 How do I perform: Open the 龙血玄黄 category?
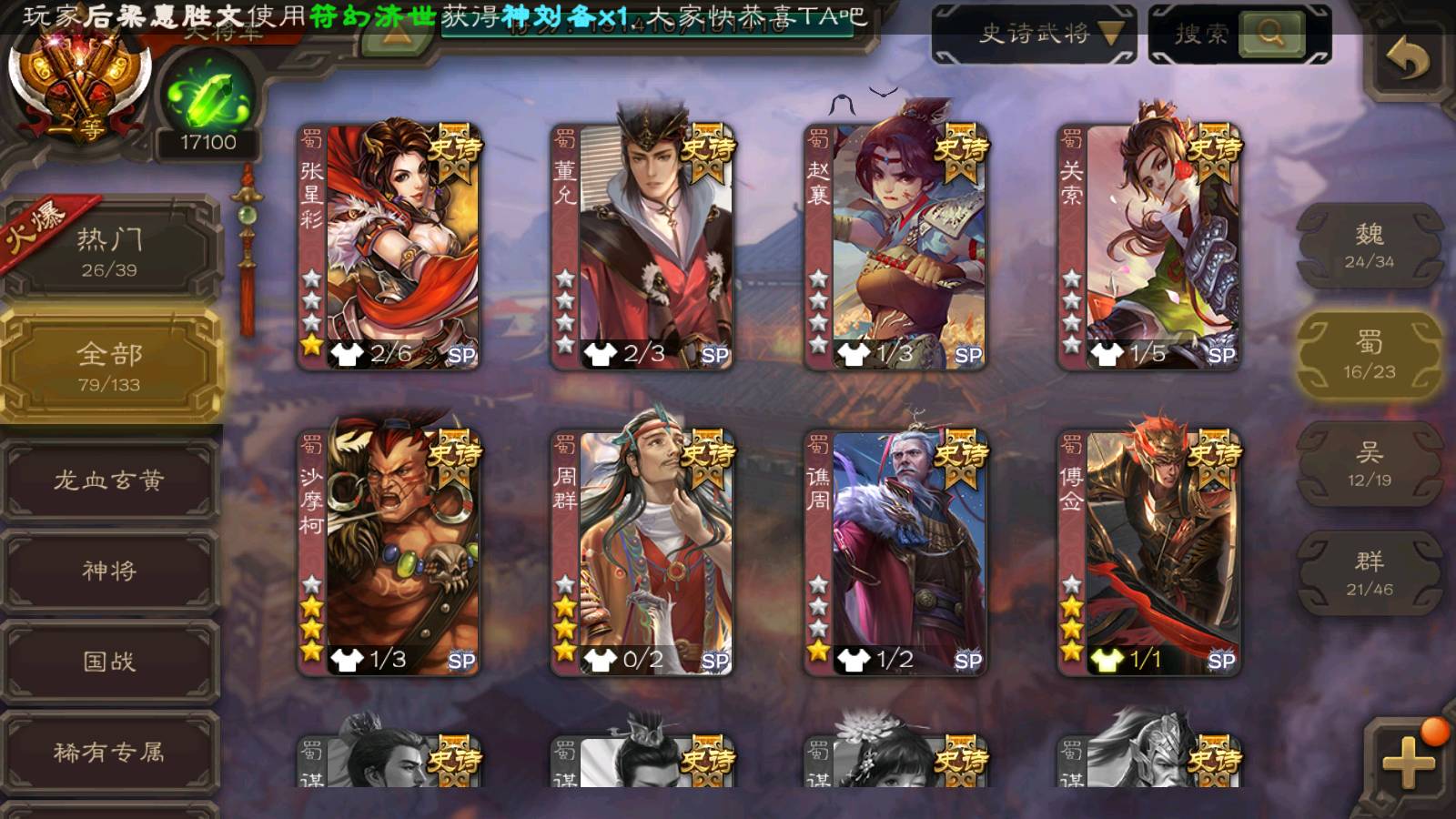[x=109, y=480]
